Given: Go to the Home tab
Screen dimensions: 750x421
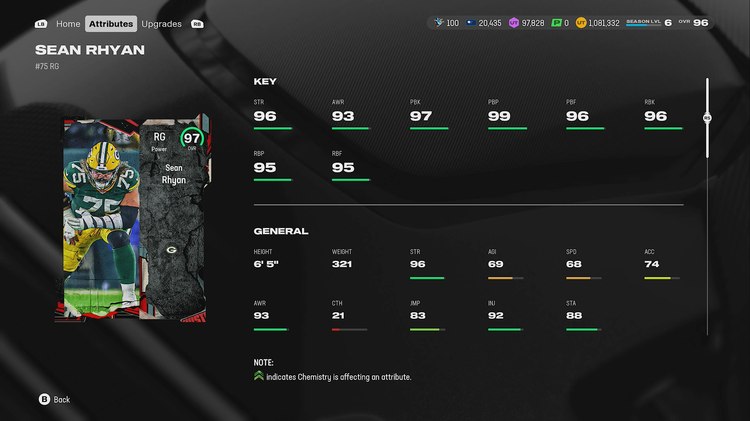Looking at the screenshot, I should [x=68, y=23].
